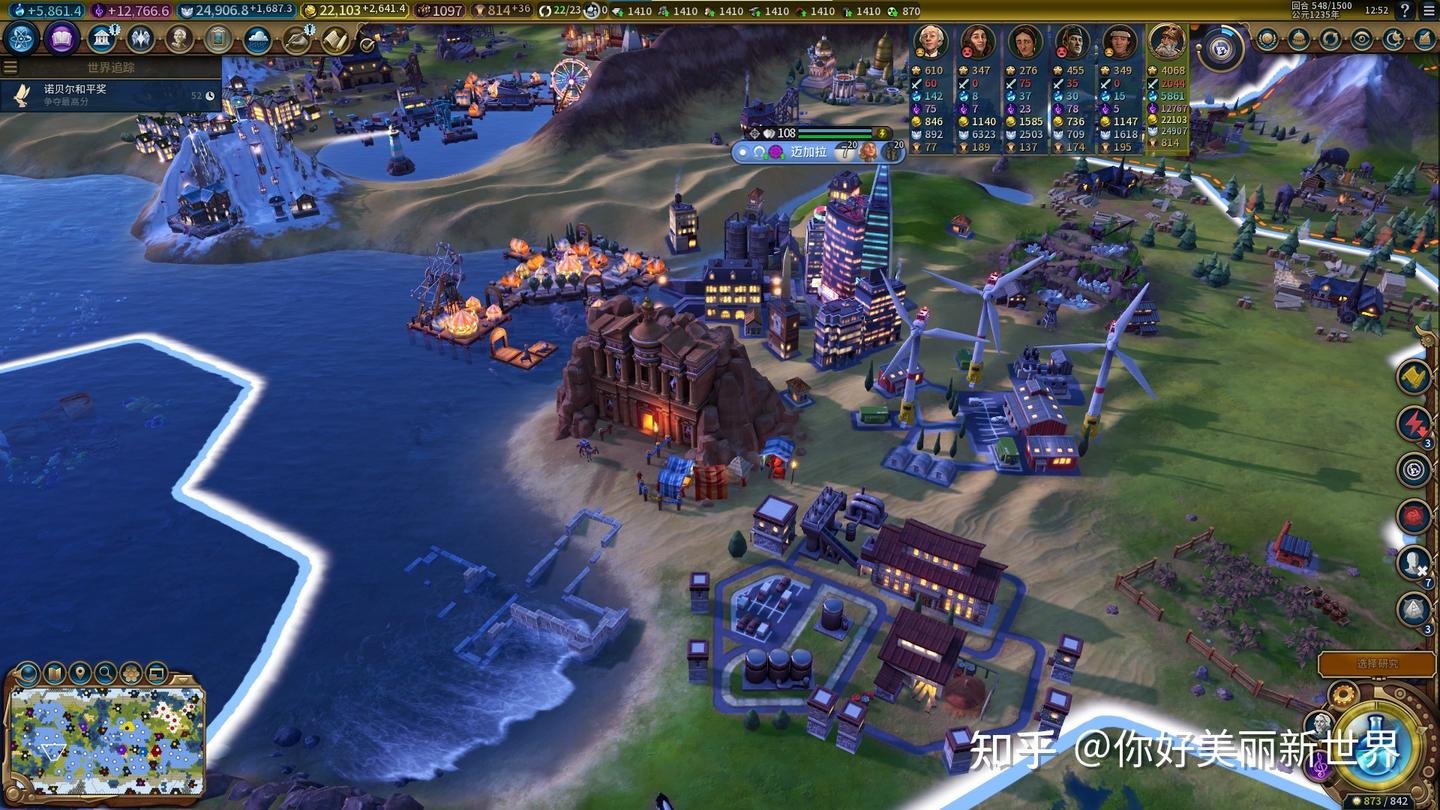Click the 迈加拉 city banner
Screen dimensions: 1440x810
click(x=810, y=152)
